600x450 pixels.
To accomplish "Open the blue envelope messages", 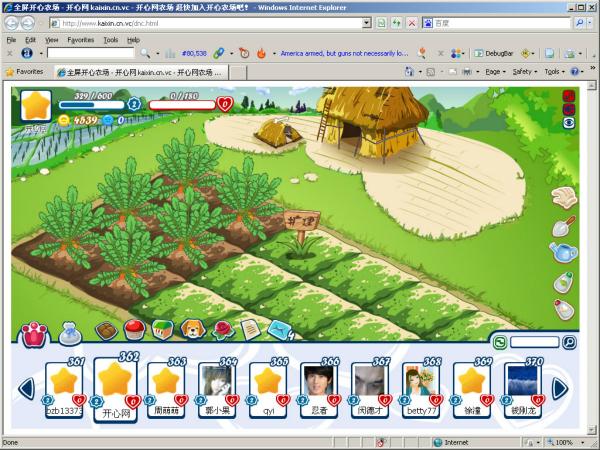I will (x=280, y=328).
